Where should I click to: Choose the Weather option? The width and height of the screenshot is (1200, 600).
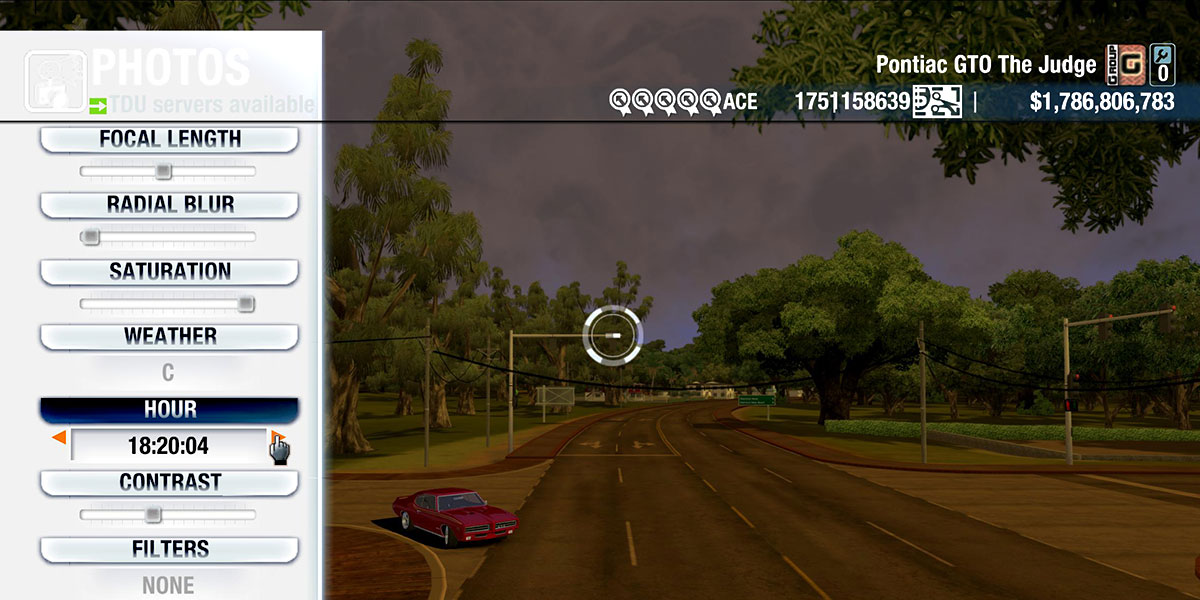(x=169, y=337)
